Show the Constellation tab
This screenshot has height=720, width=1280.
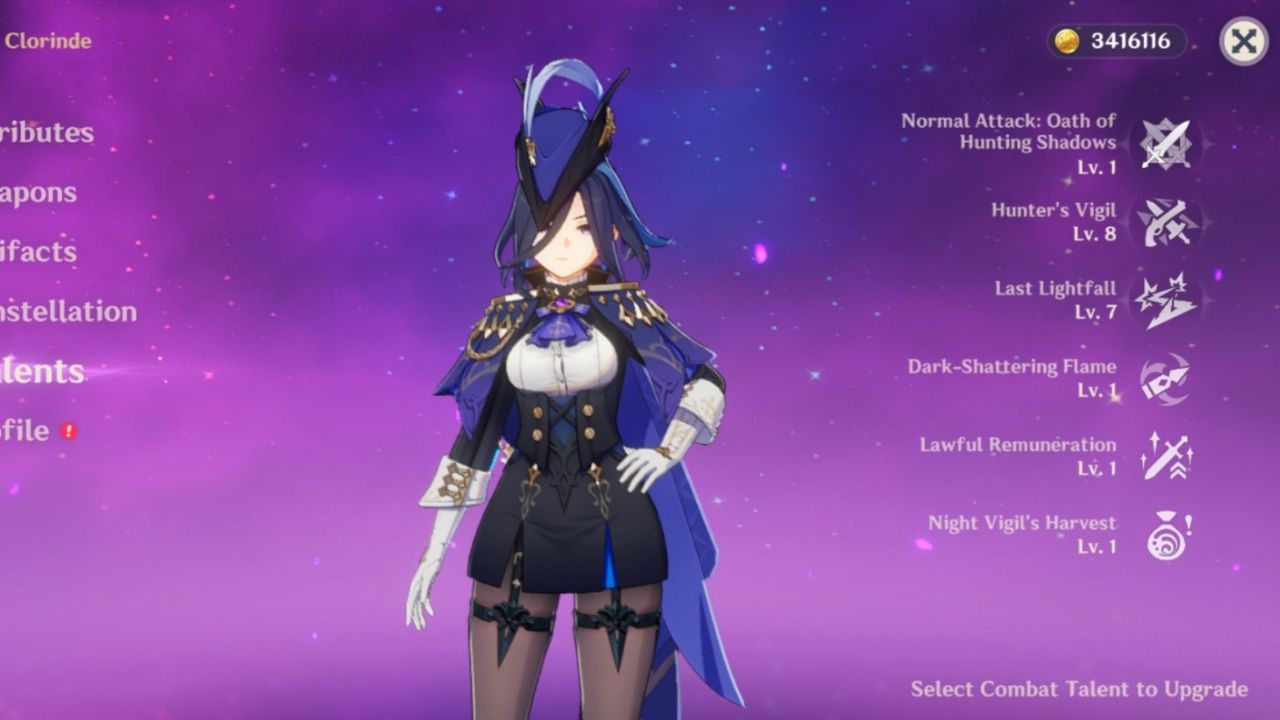(68, 311)
